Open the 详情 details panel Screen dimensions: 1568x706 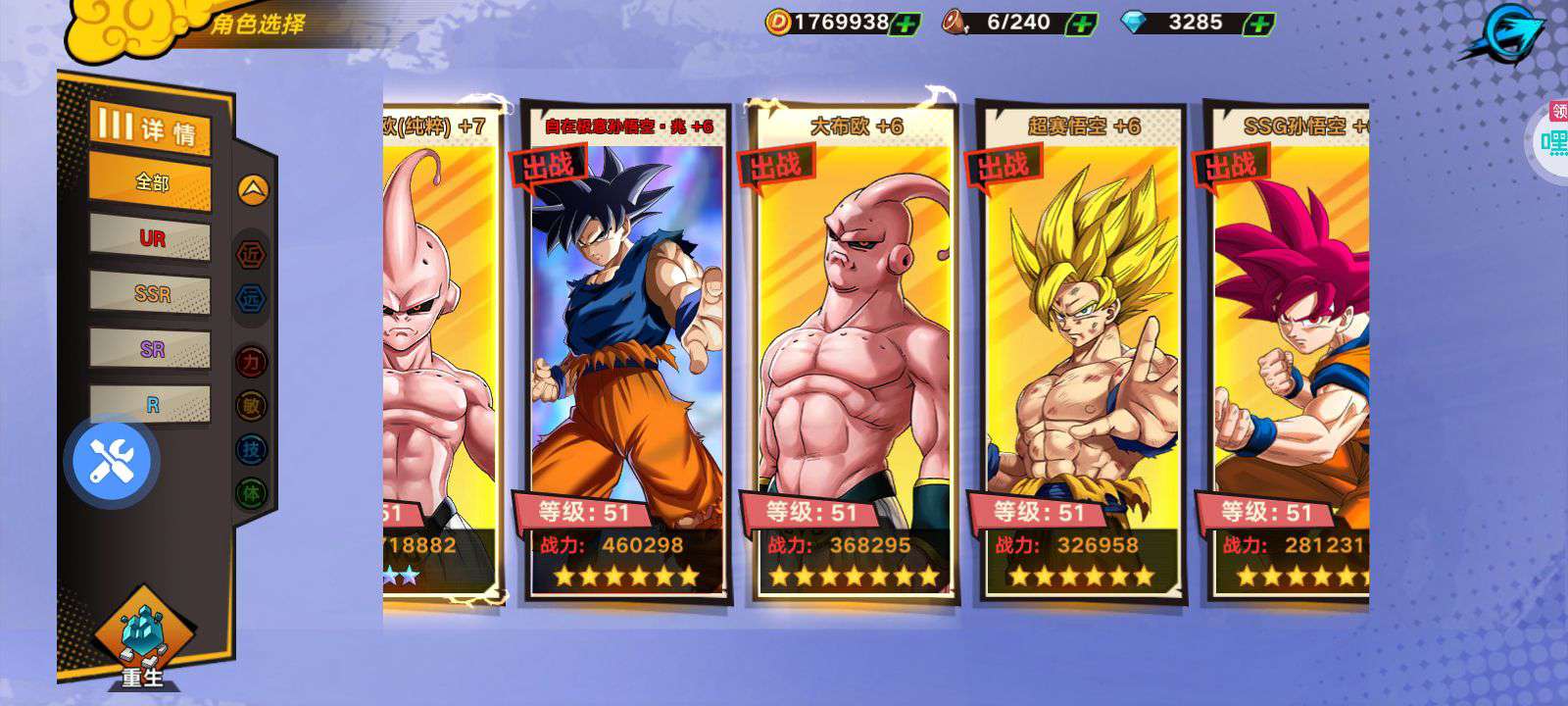click(x=151, y=128)
